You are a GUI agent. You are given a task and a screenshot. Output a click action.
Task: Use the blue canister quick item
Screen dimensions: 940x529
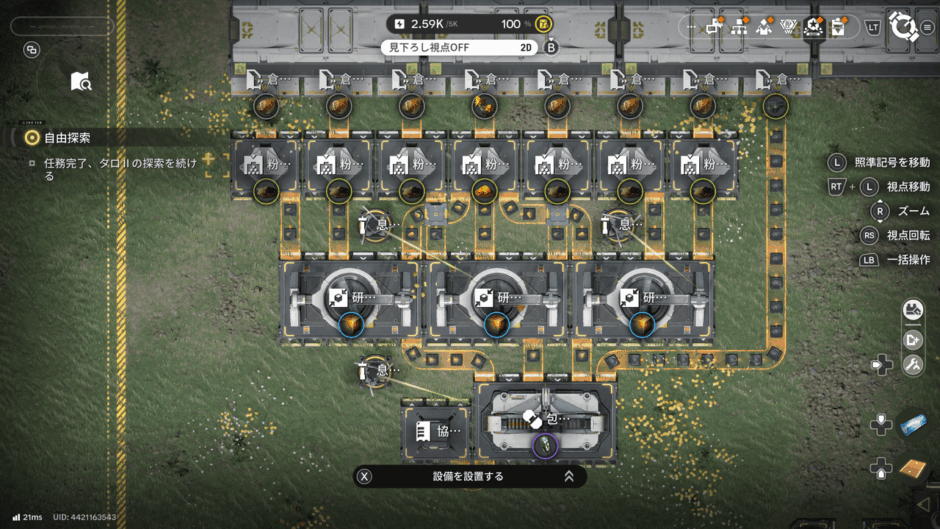click(913, 426)
